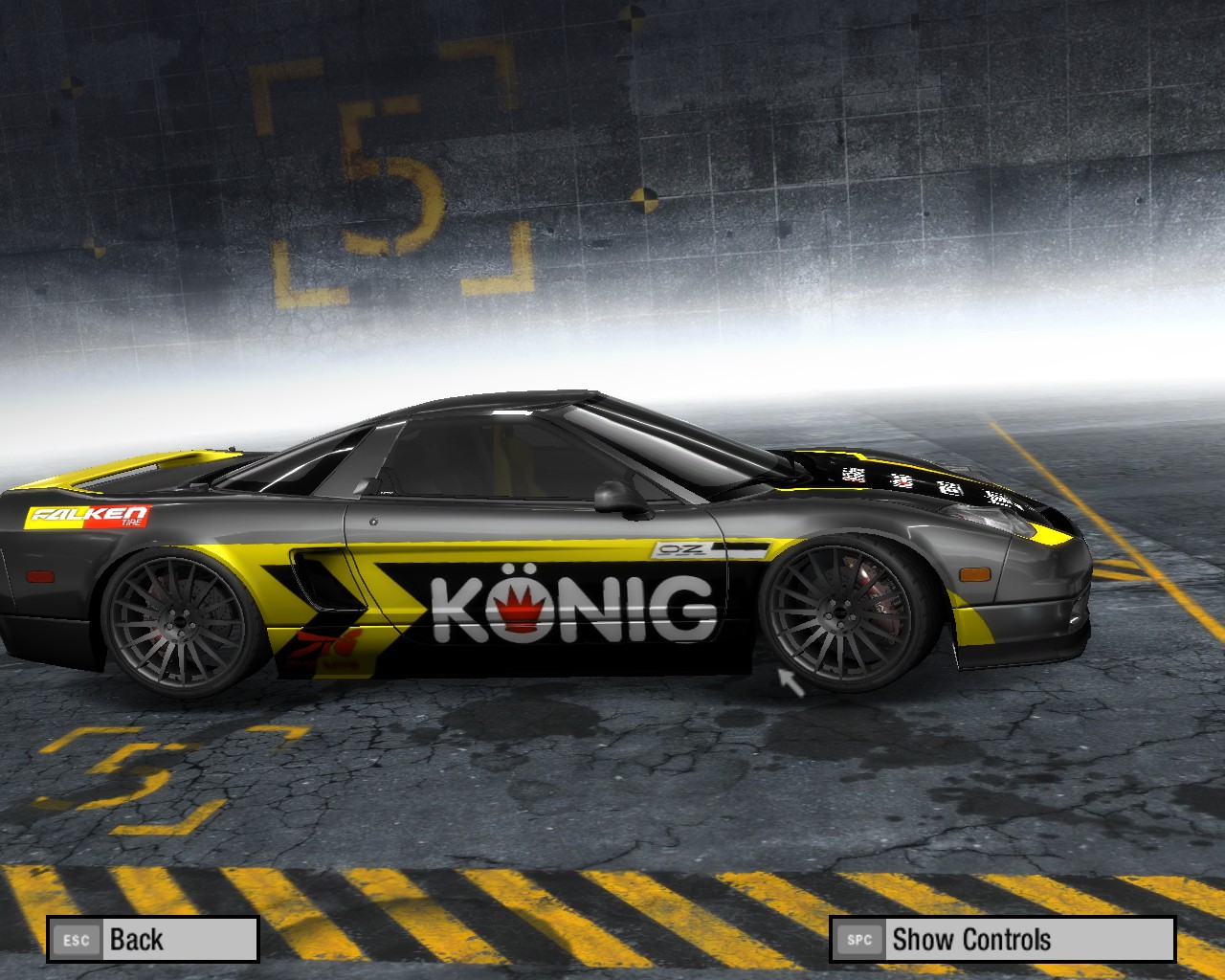The image size is (1225, 980).
Task: Select the Show Controls button
Action: point(1001,939)
